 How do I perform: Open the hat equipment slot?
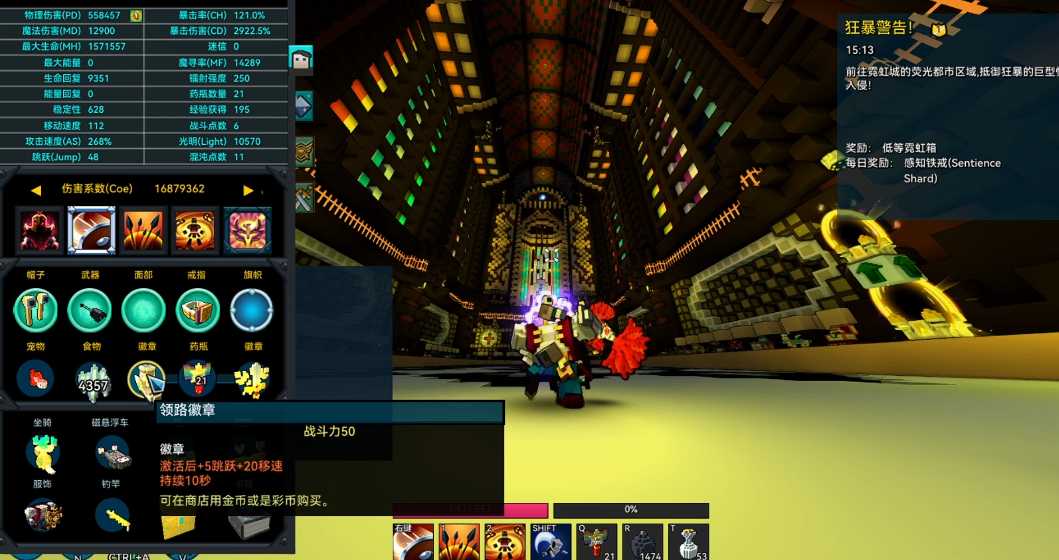(x=35, y=310)
